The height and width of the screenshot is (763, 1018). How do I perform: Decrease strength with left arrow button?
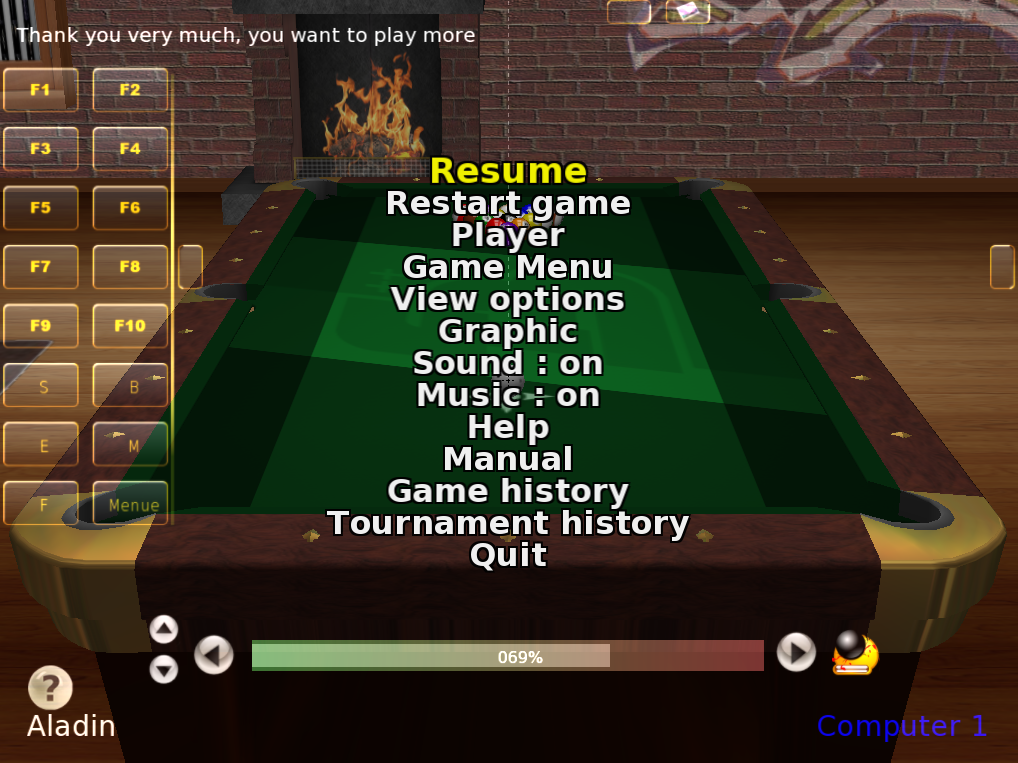(x=213, y=655)
